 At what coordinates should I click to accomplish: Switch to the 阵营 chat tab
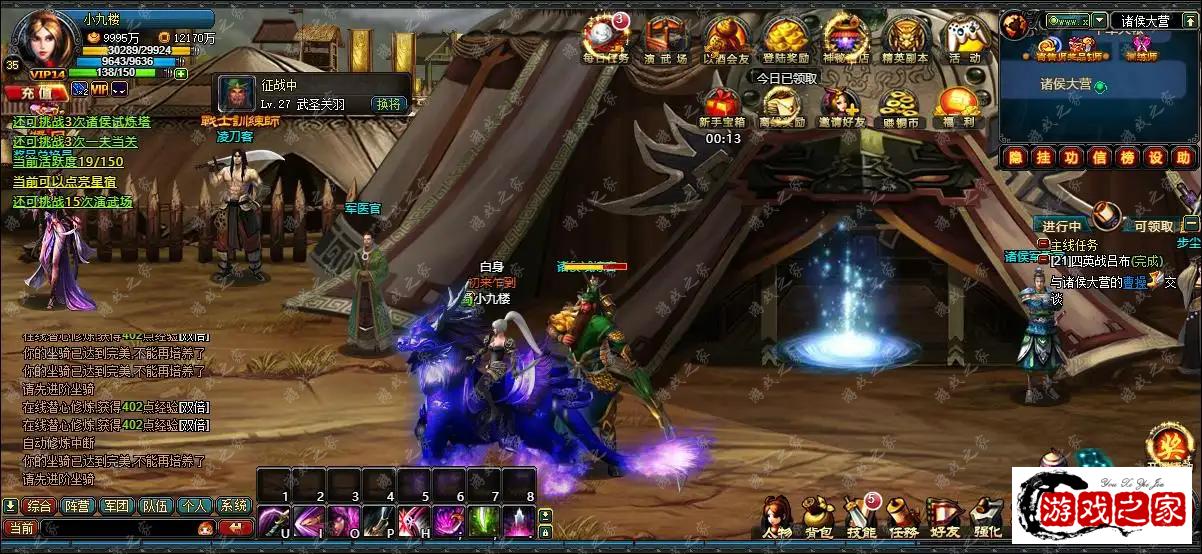tap(78, 506)
